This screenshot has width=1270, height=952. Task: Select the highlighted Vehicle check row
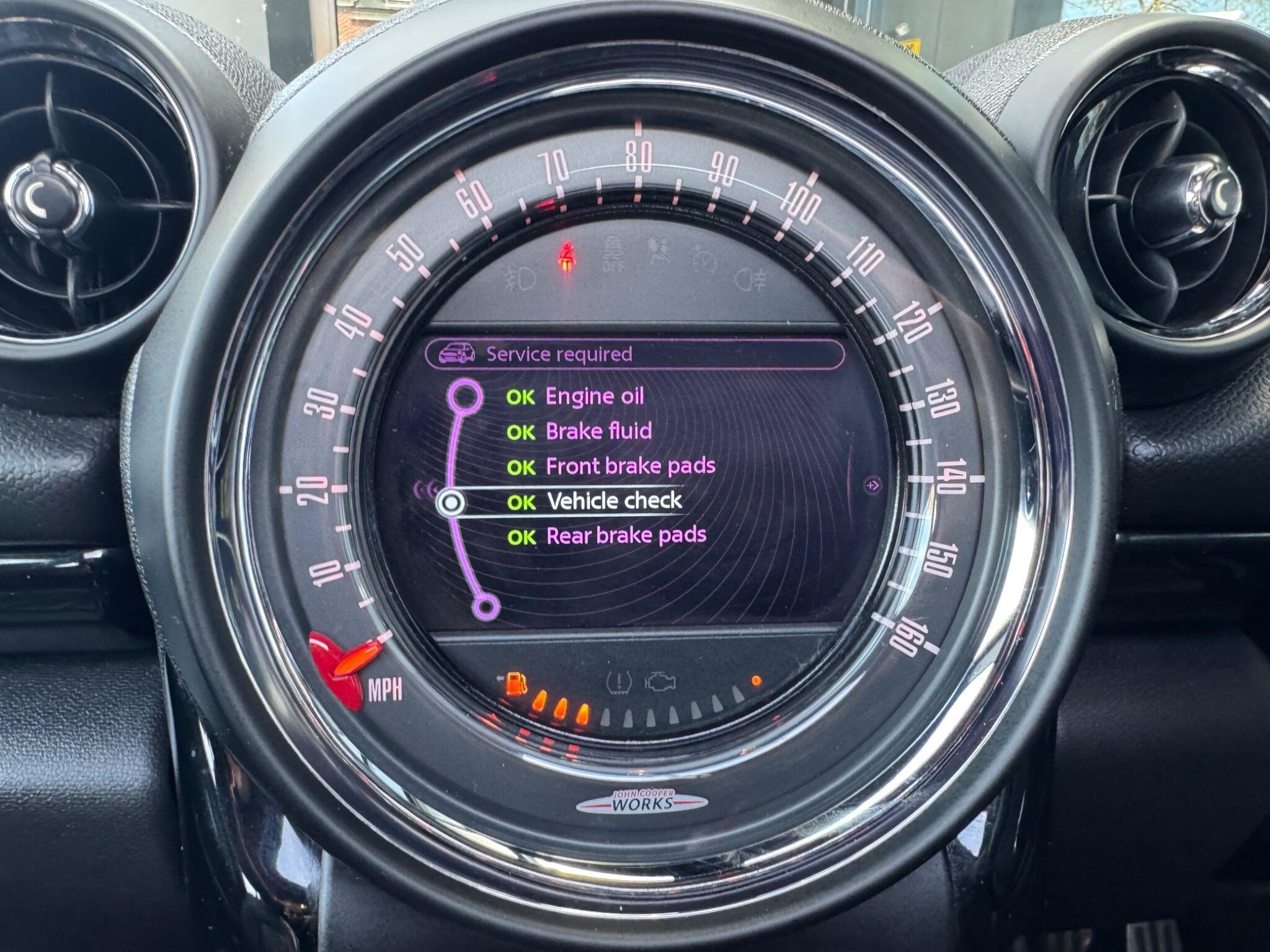(614, 501)
